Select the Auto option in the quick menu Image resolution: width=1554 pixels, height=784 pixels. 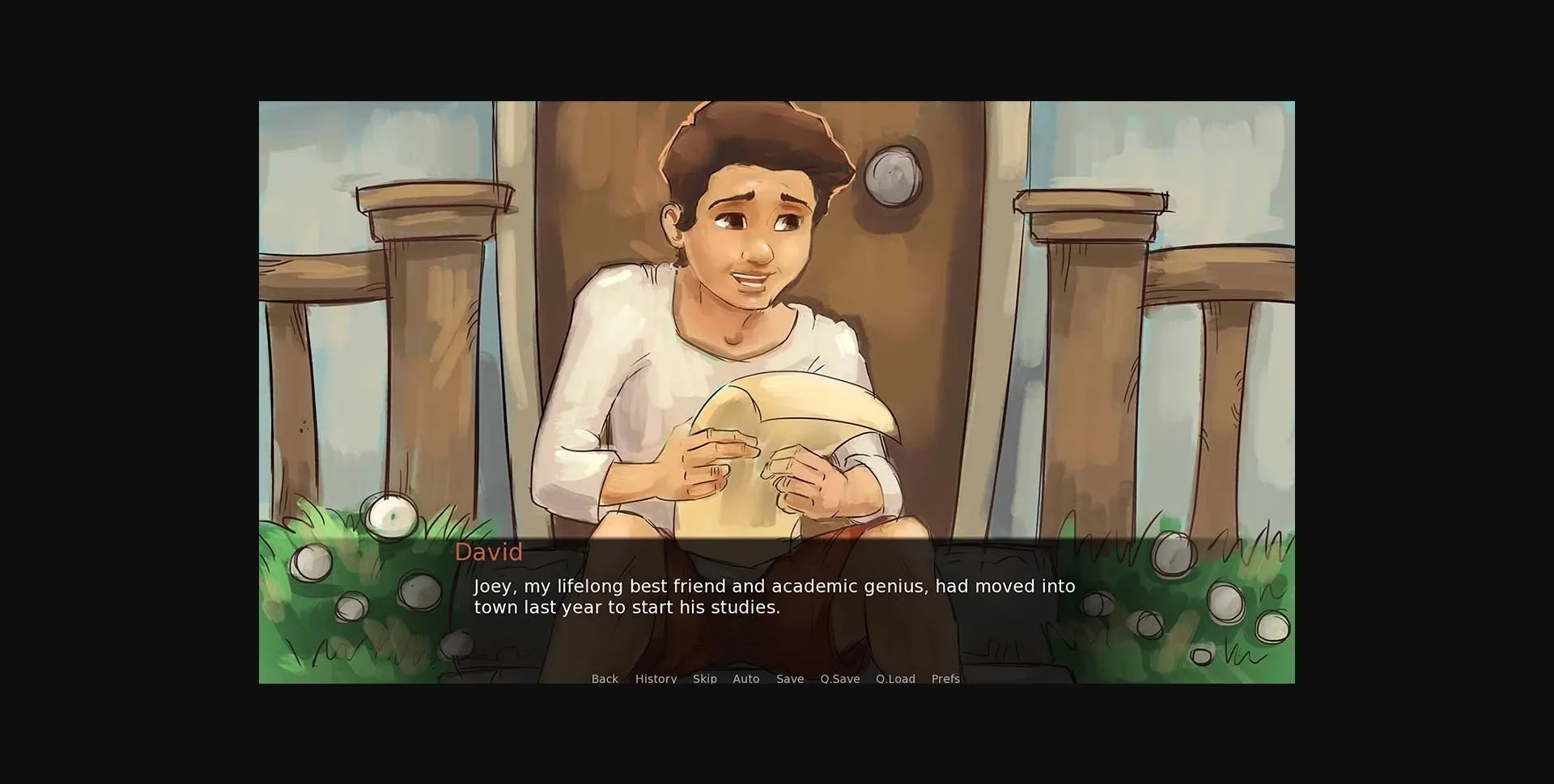[746, 679]
